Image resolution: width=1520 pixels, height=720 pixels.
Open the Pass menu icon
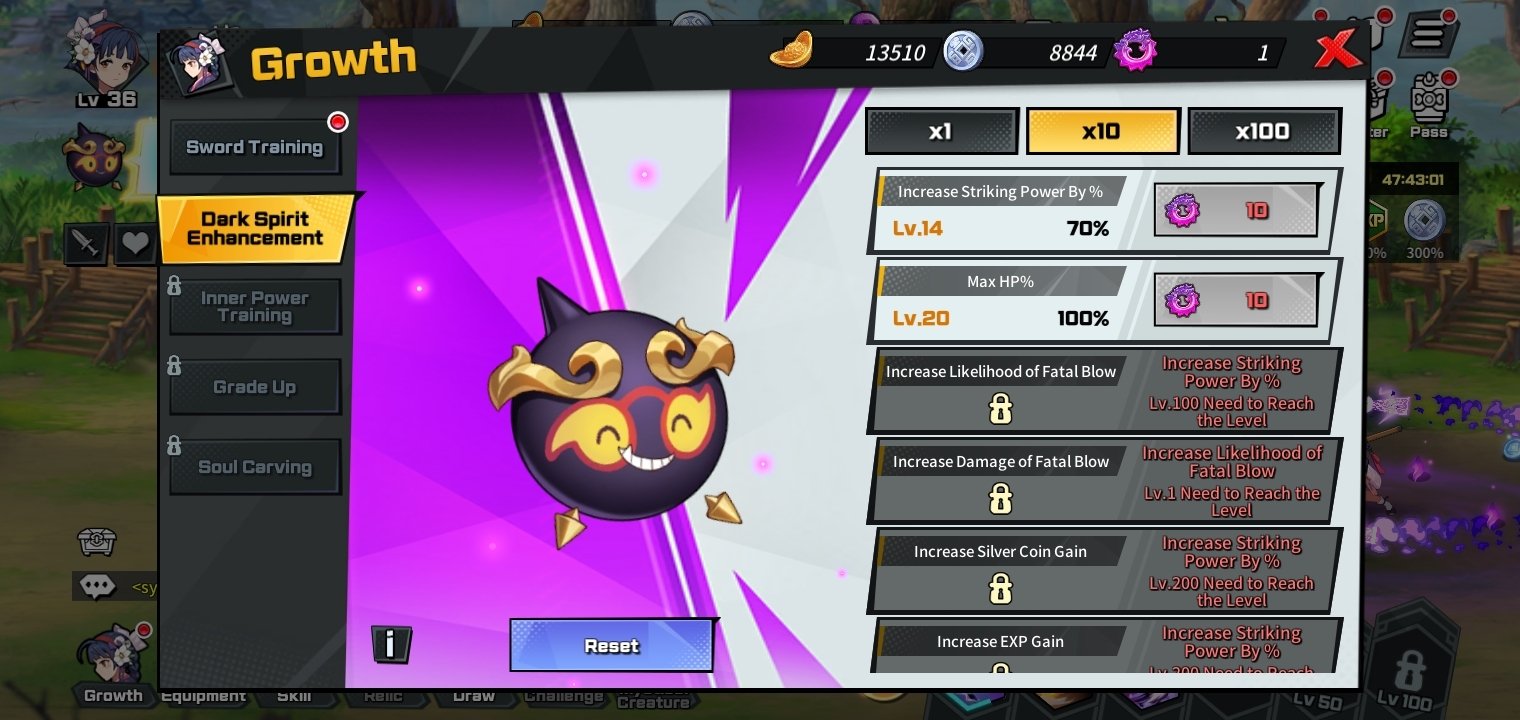tap(1429, 105)
